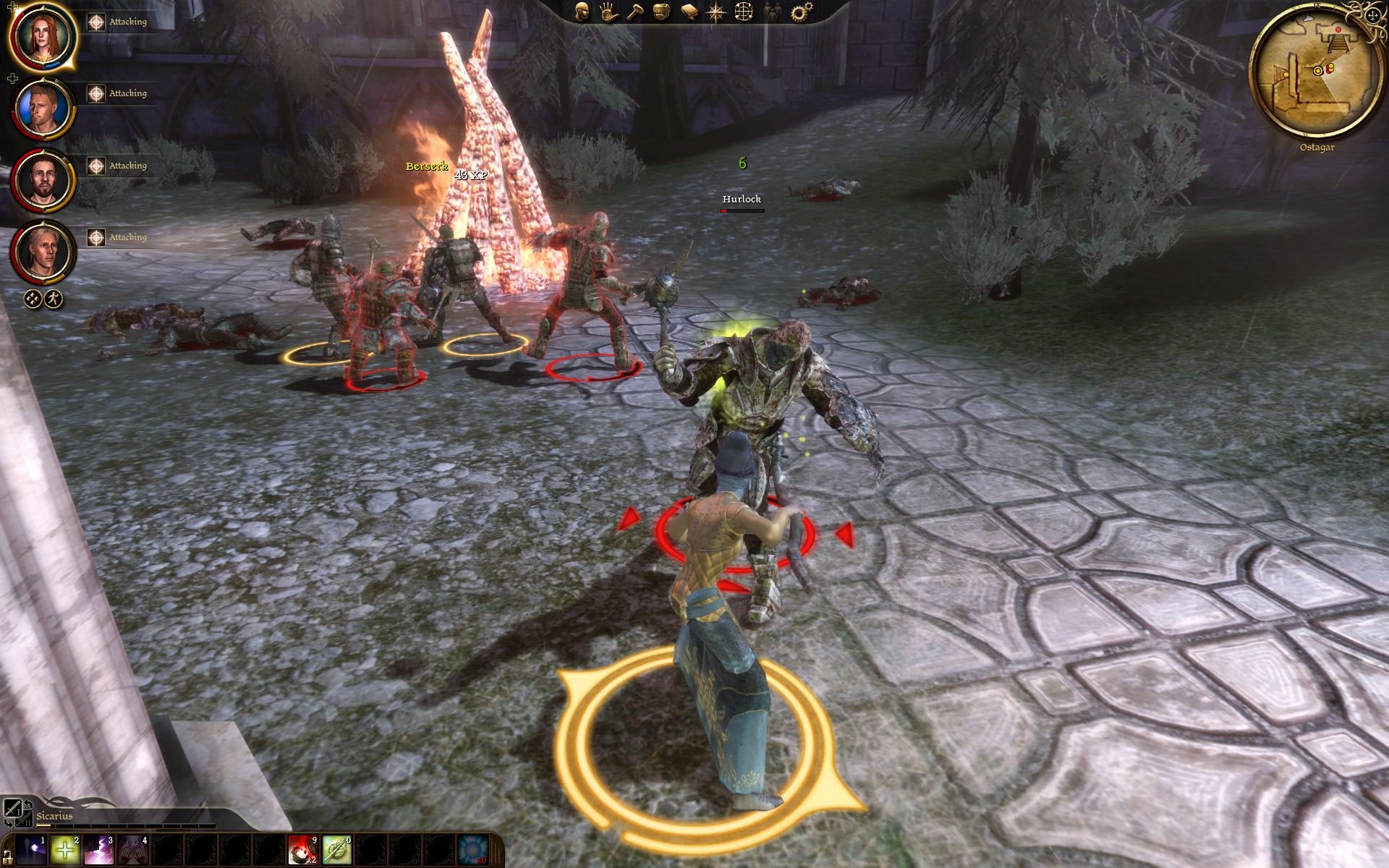Open the Options gear menu
Image resolution: width=1389 pixels, height=868 pixels.
point(799,12)
